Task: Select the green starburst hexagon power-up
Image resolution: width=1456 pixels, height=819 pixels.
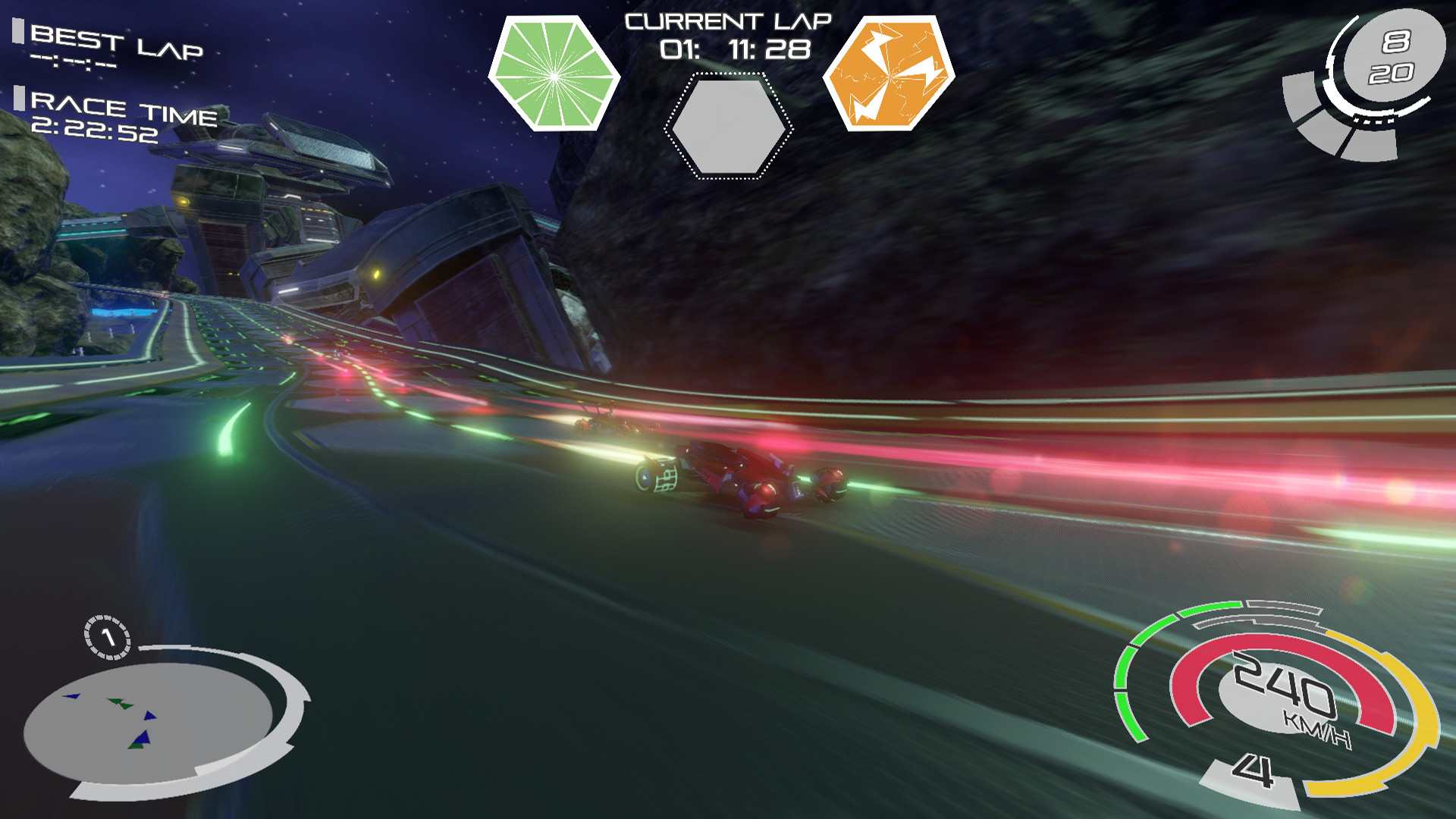Action: (554, 74)
